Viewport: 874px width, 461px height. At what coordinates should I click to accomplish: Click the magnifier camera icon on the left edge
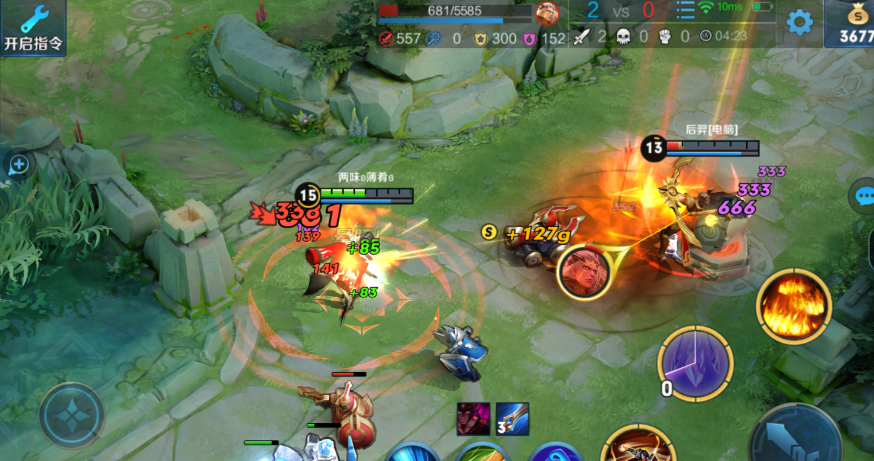(x=18, y=164)
